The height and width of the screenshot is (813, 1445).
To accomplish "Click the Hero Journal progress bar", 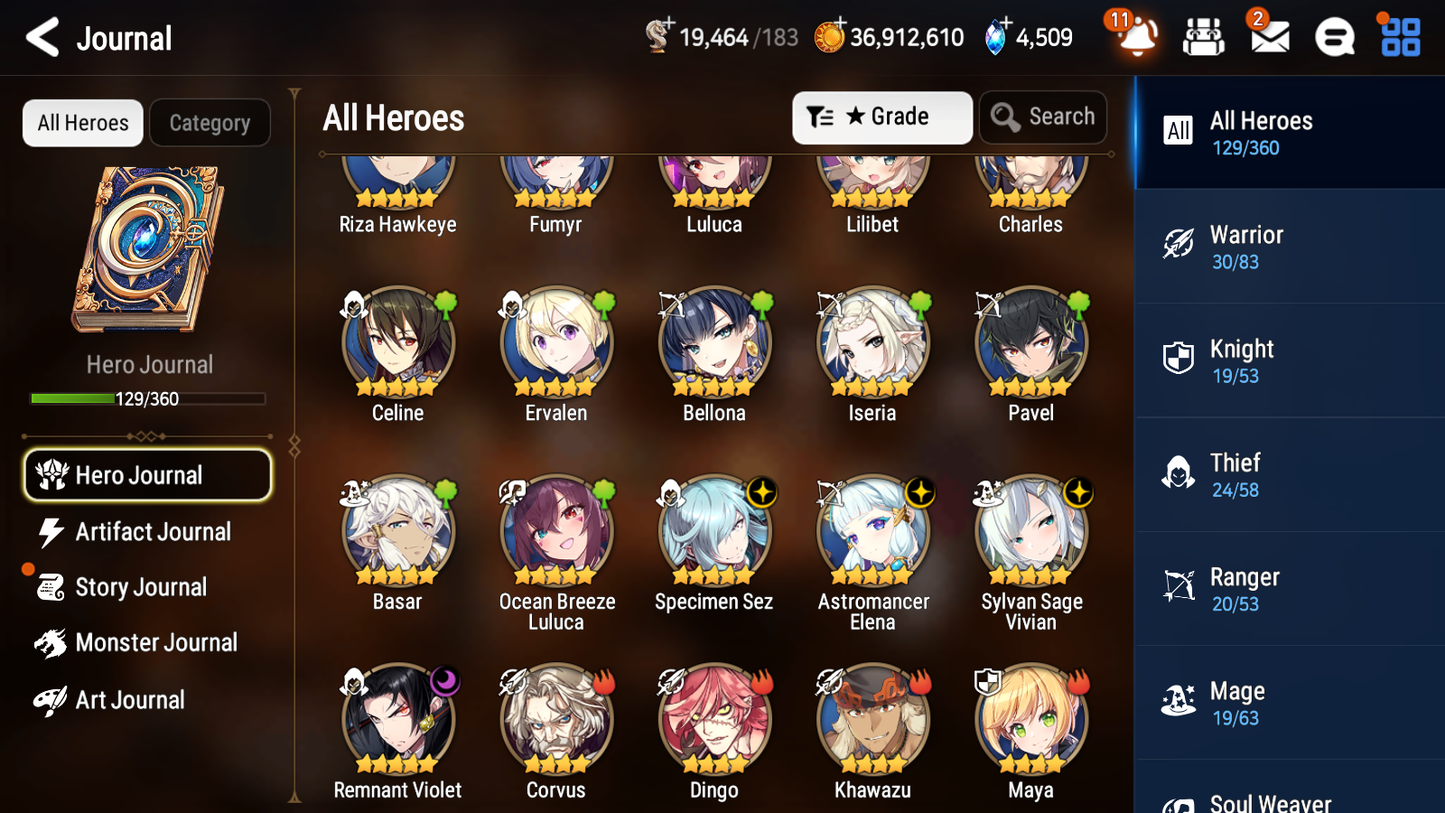I will point(148,398).
